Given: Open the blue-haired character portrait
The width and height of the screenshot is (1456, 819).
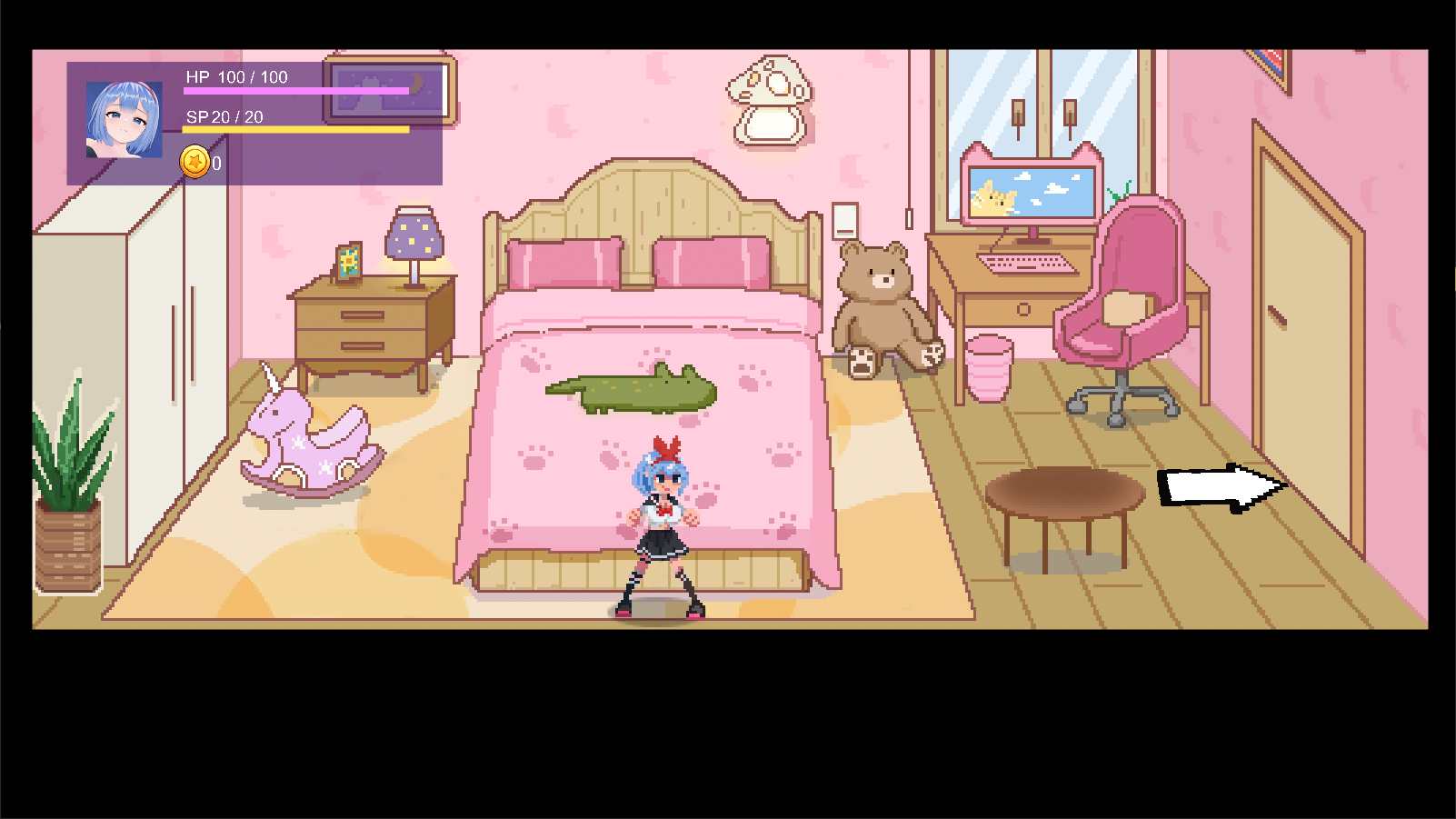Looking at the screenshot, I should coord(125,120).
